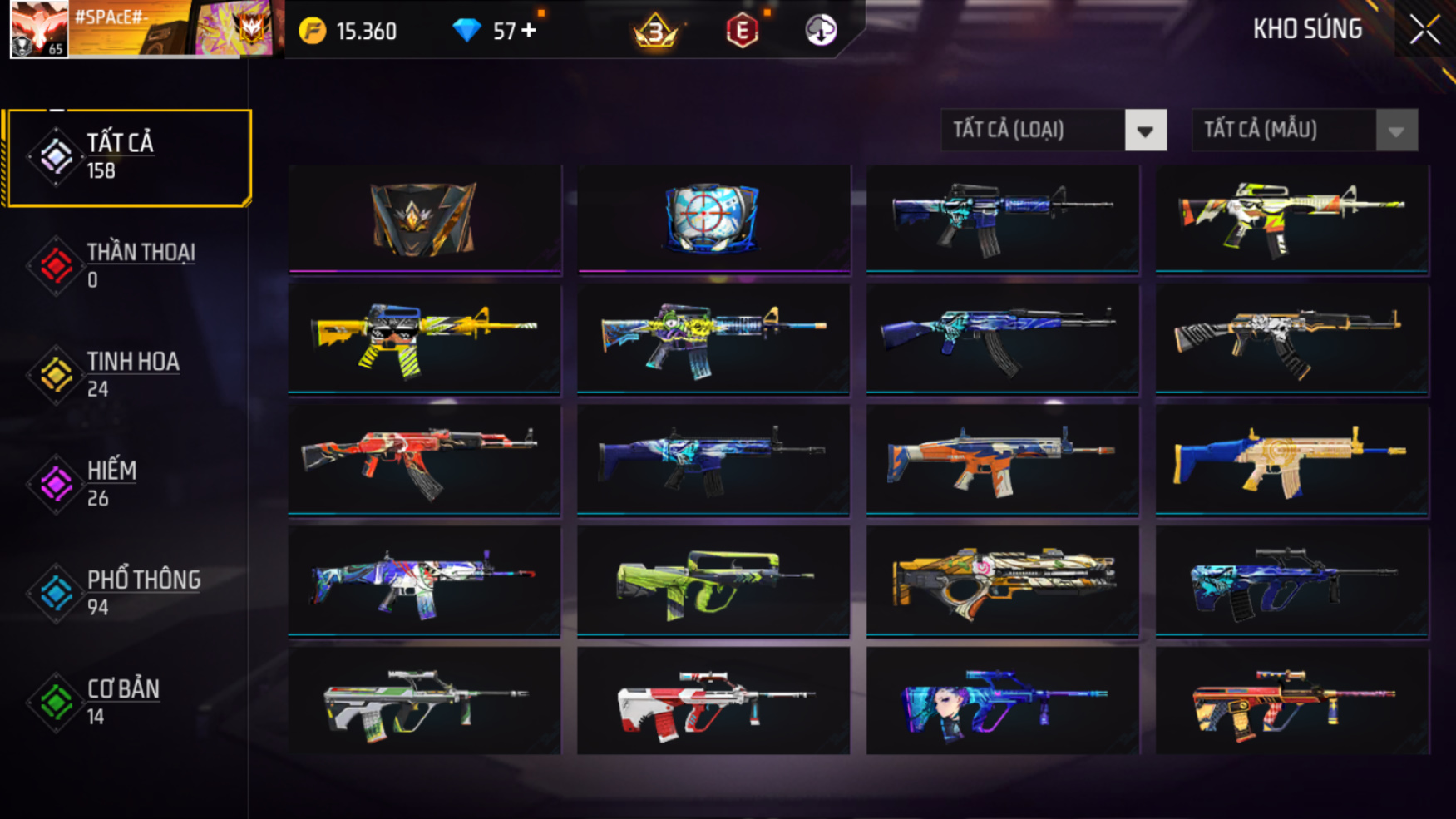This screenshot has width=1456, height=819.
Task: Select the red AK rifle skin
Action: 424,460
